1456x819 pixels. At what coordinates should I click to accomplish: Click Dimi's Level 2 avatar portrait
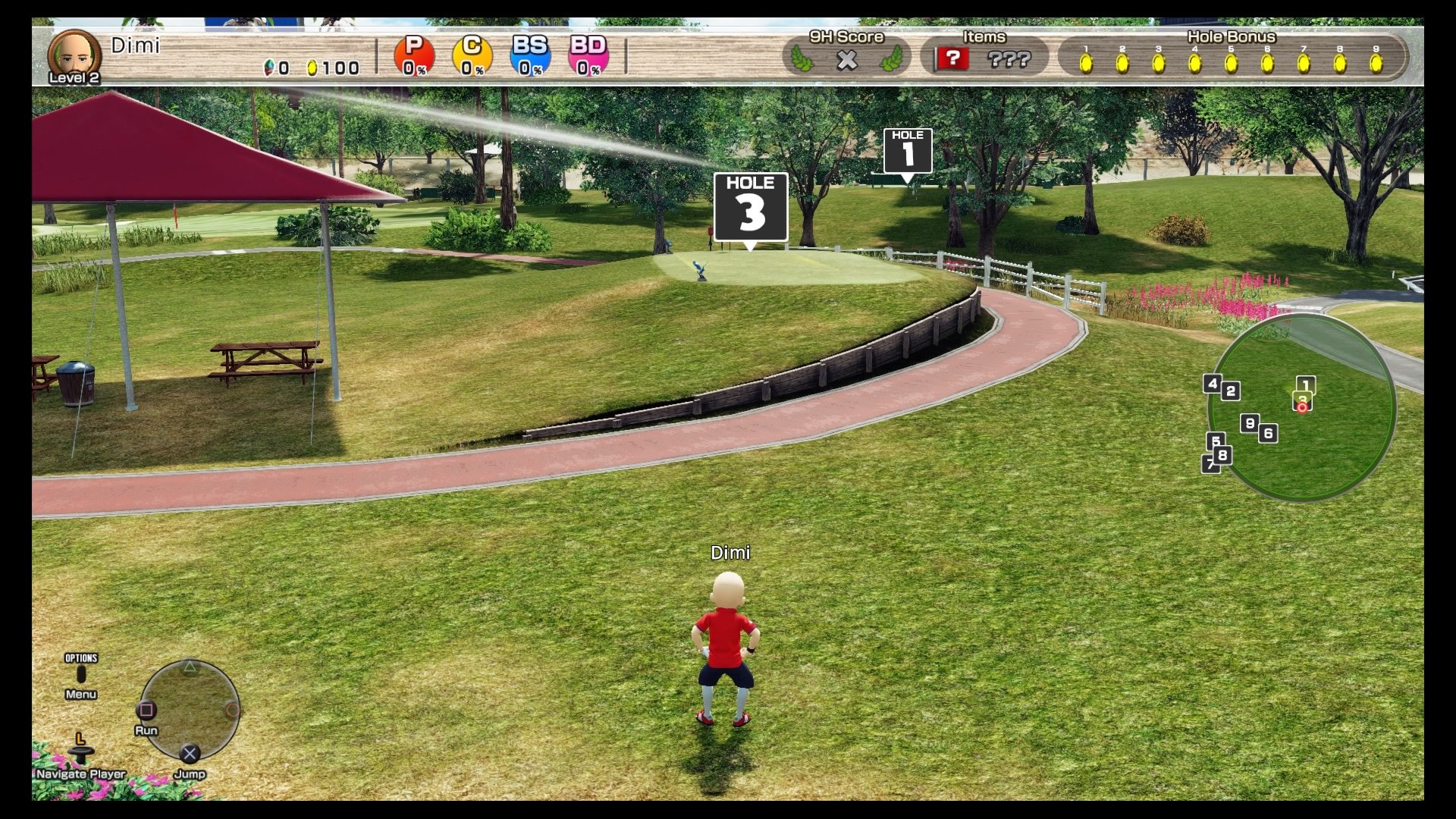click(x=74, y=55)
